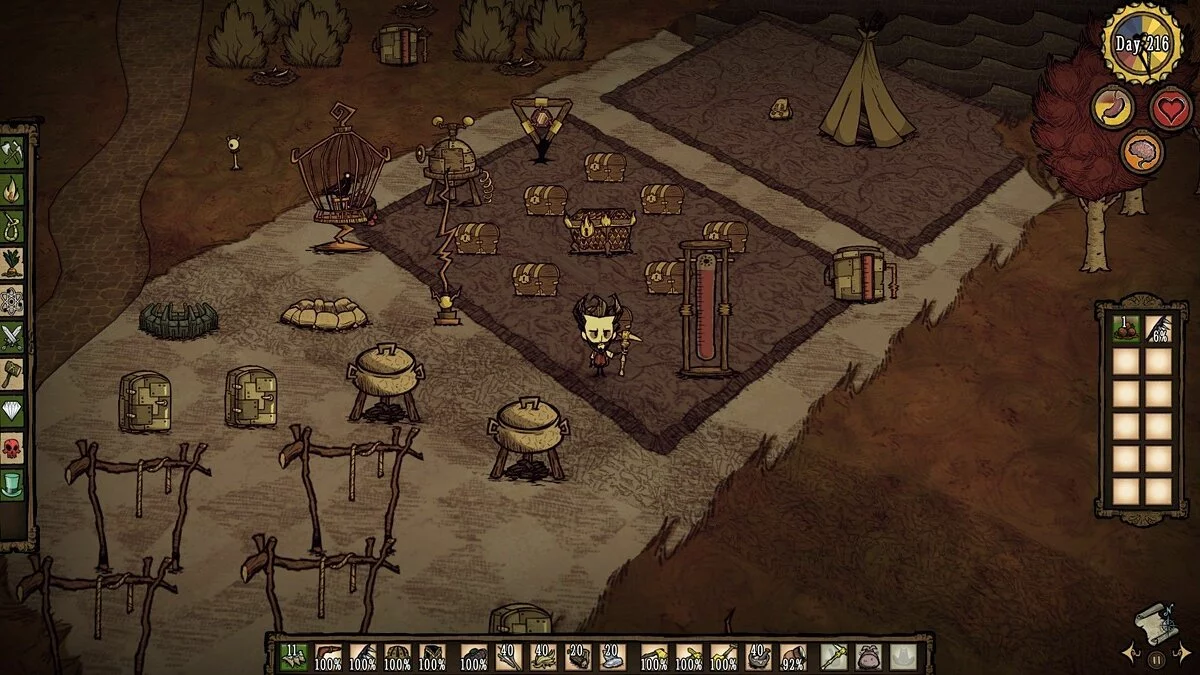Open the Tools crafting tab
This screenshot has height=675, width=1200.
(13, 153)
